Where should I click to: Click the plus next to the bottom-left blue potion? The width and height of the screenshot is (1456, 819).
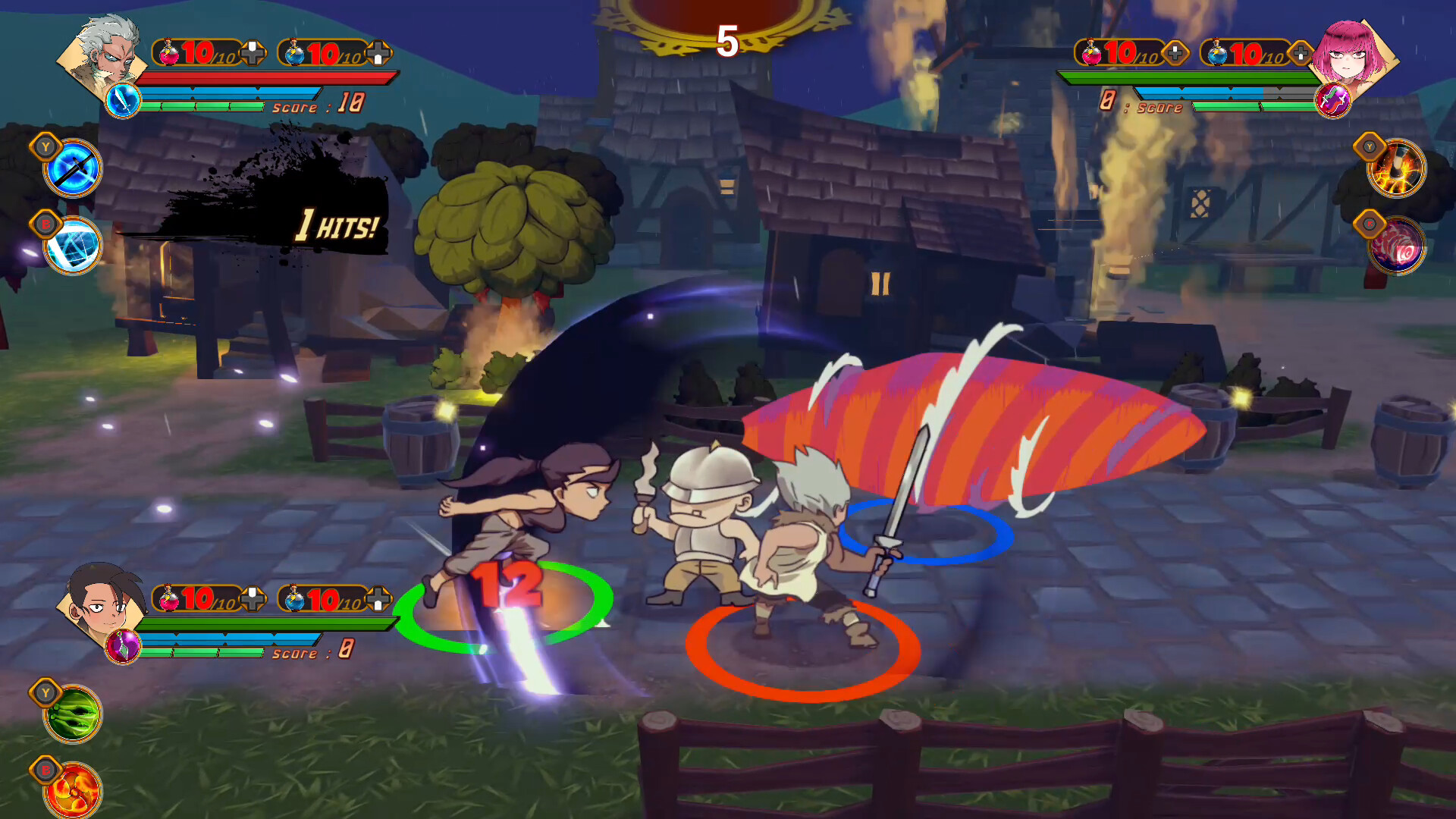pos(377,599)
